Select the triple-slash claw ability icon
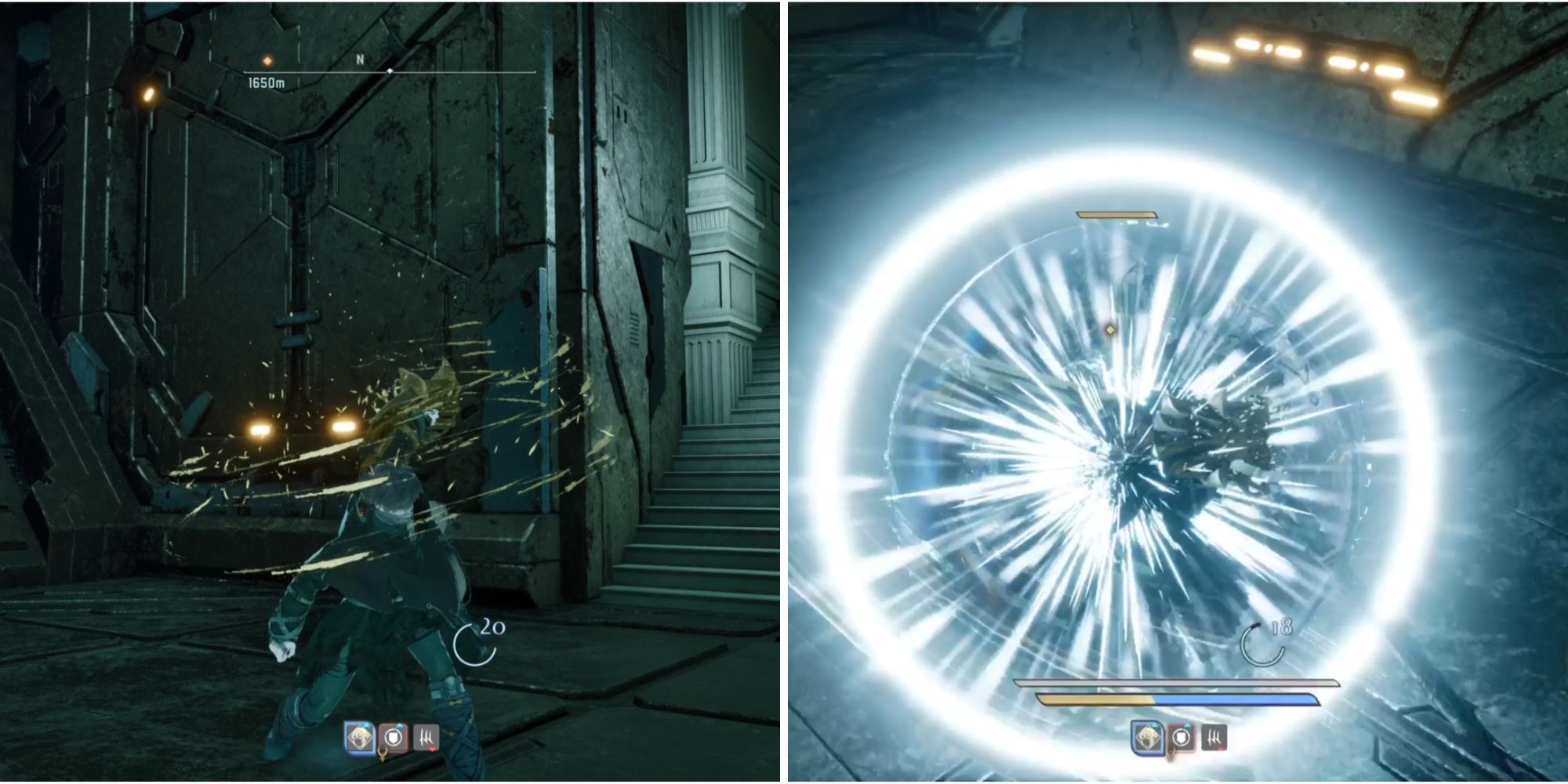 [426, 738]
